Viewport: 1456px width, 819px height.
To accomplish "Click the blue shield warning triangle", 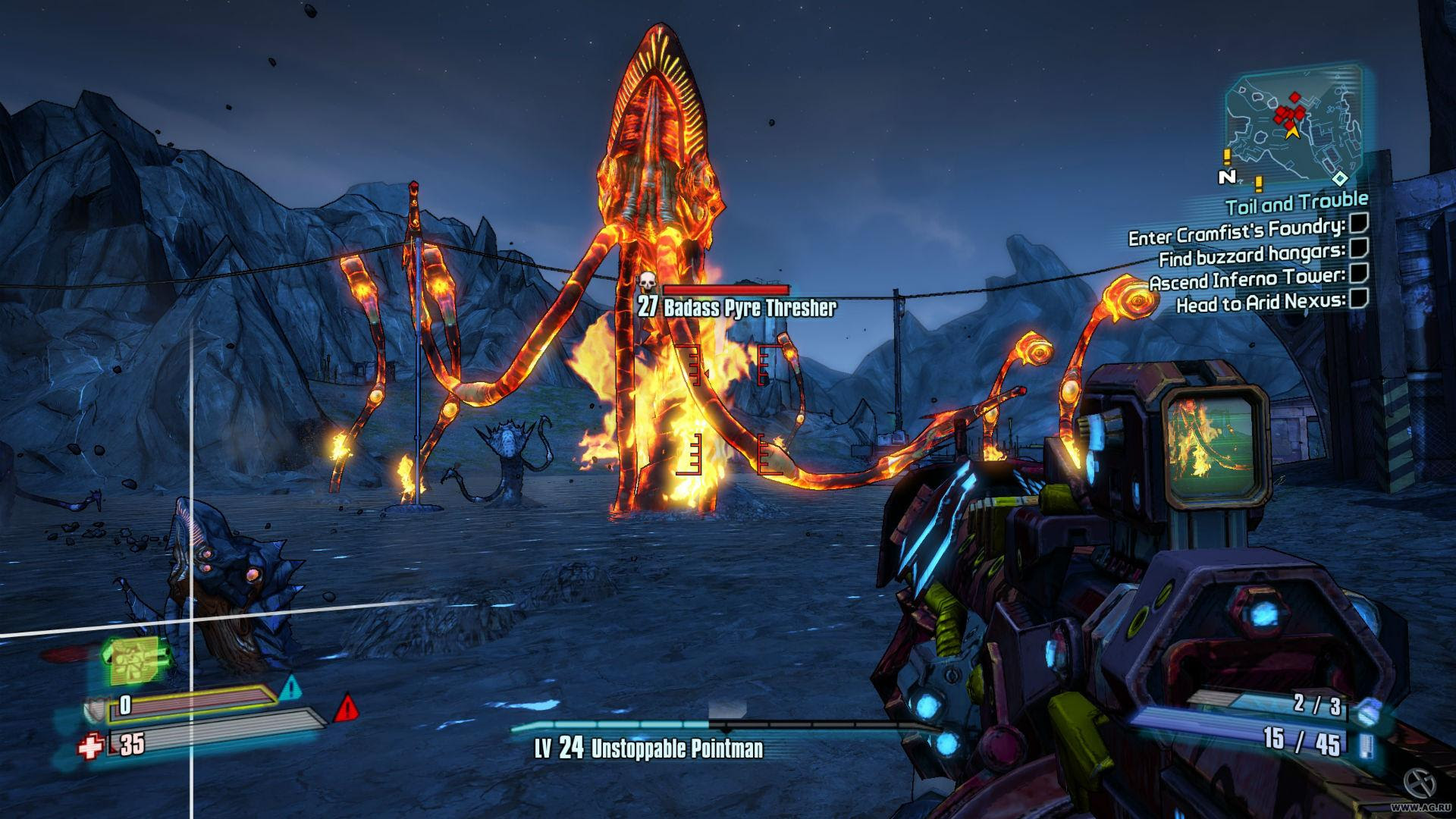I will tap(290, 689).
